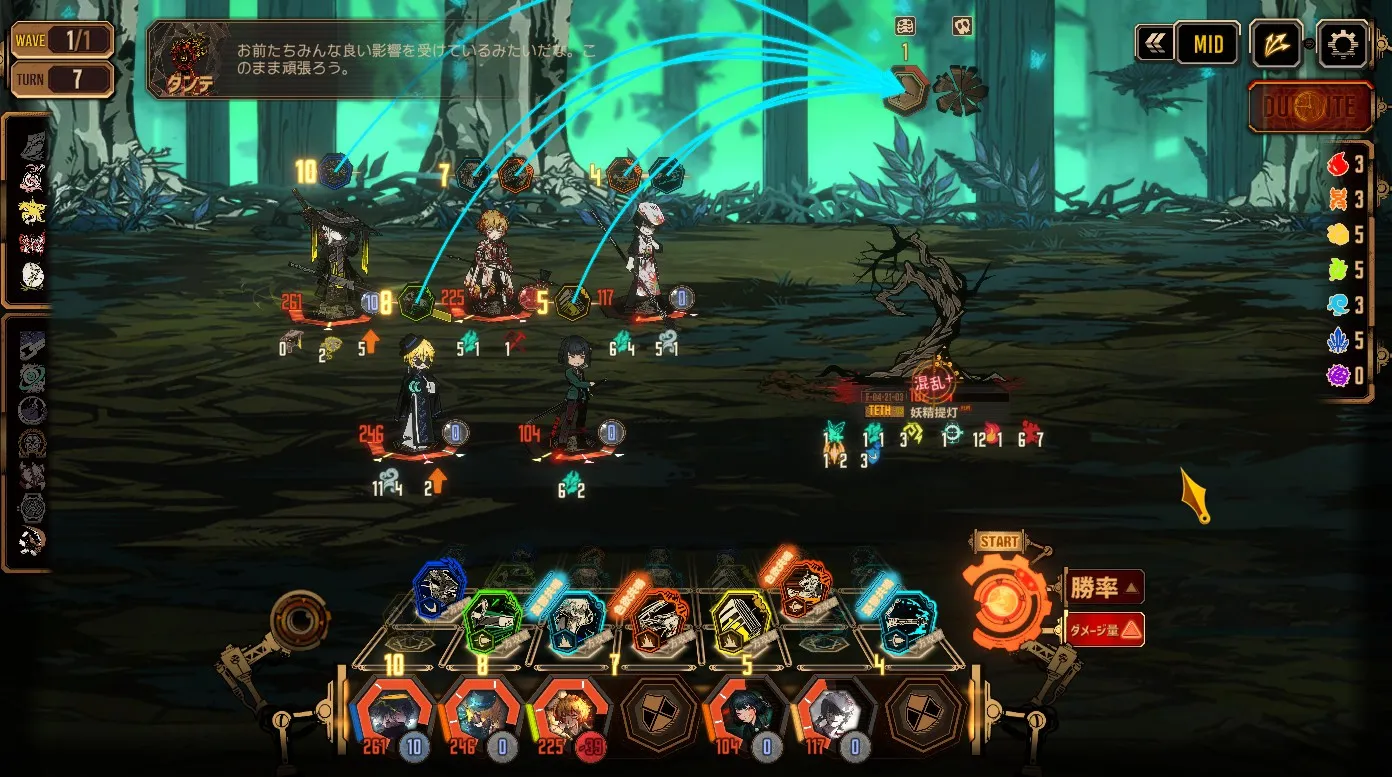Select the yellow skill chip on the dashboard
The height and width of the screenshot is (777, 1392).
[740, 620]
